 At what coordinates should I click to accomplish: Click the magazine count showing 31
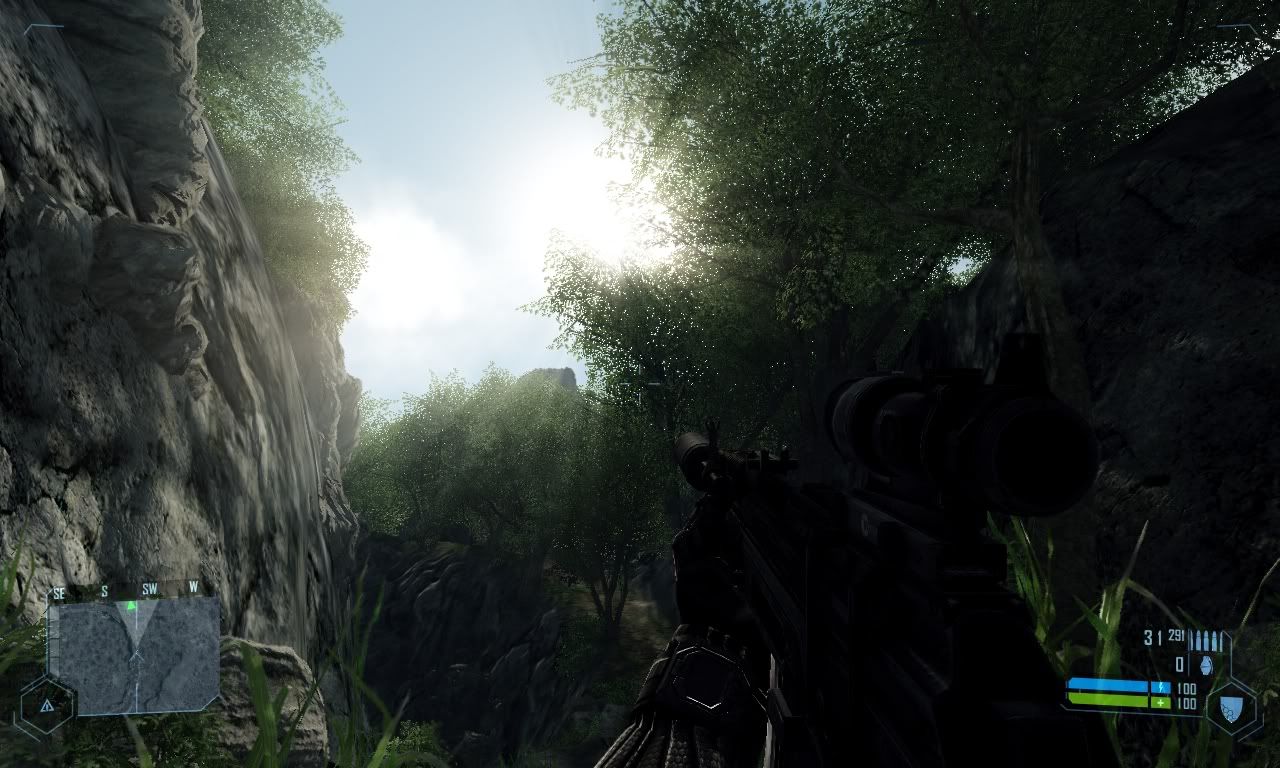click(1152, 637)
